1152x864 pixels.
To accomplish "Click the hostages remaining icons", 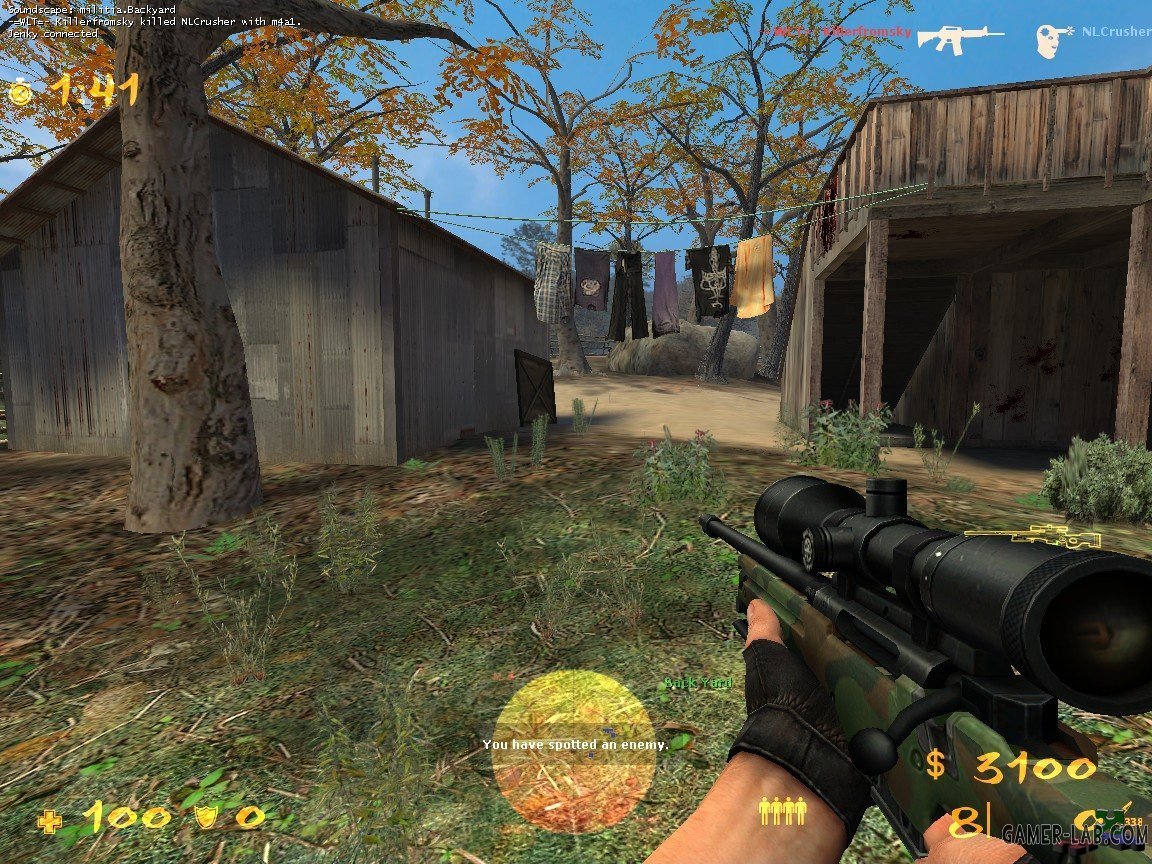I will click(782, 810).
